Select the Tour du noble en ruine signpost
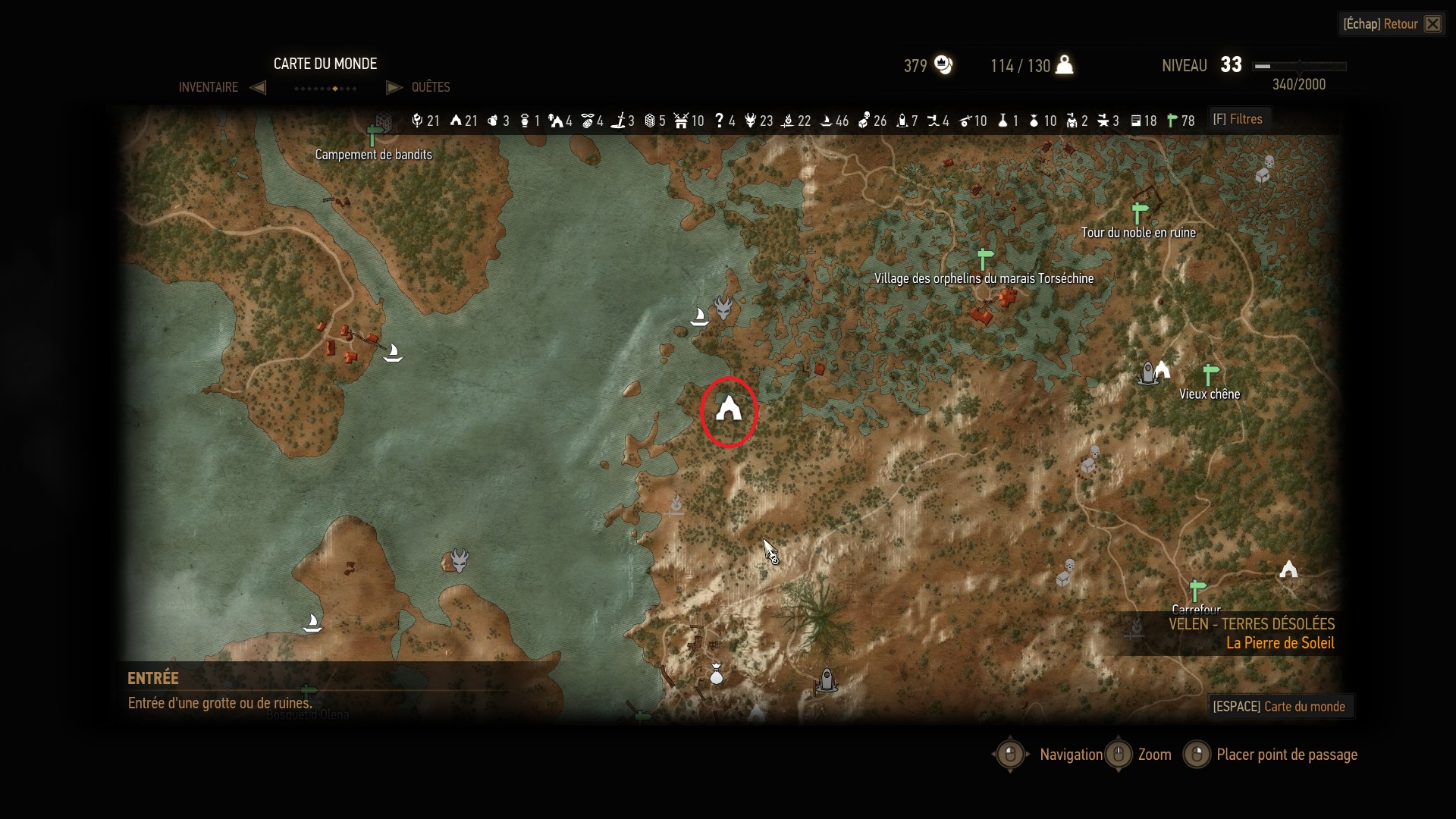The height and width of the screenshot is (819, 1456). (1139, 212)
